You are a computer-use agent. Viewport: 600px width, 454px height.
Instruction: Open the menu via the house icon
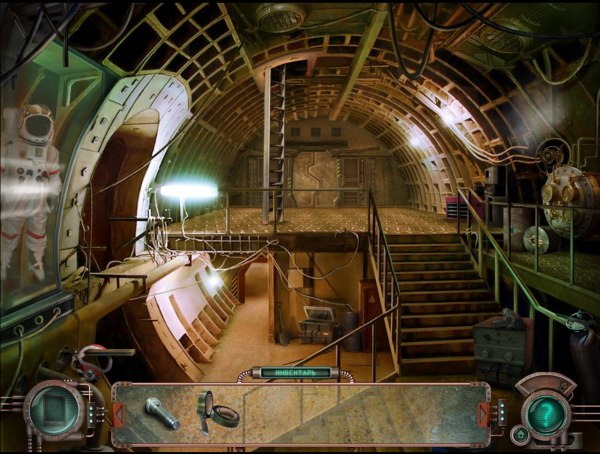pyautogui.click(x=519, y=434)
